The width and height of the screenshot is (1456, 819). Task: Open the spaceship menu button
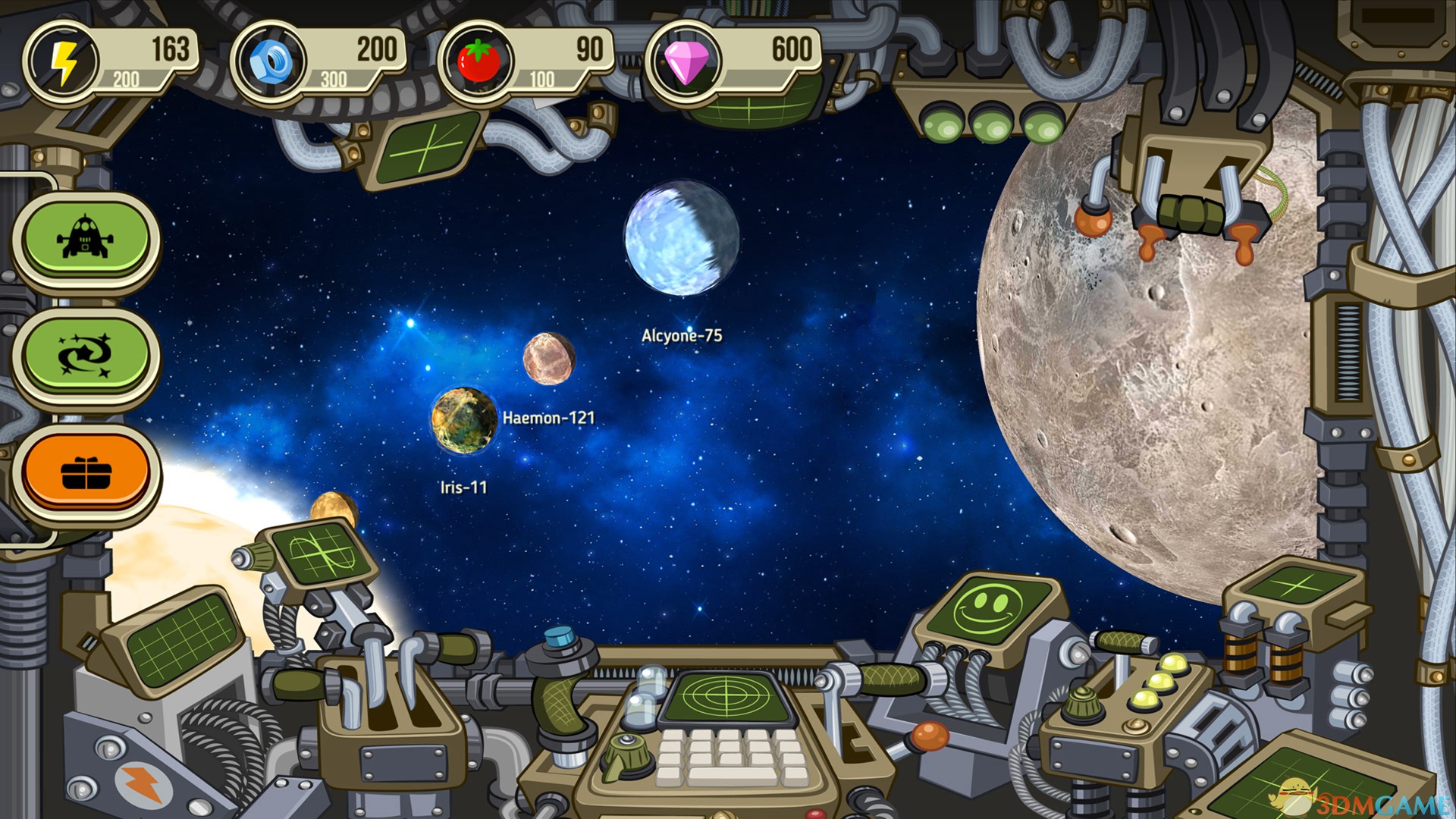coord(86,237)
